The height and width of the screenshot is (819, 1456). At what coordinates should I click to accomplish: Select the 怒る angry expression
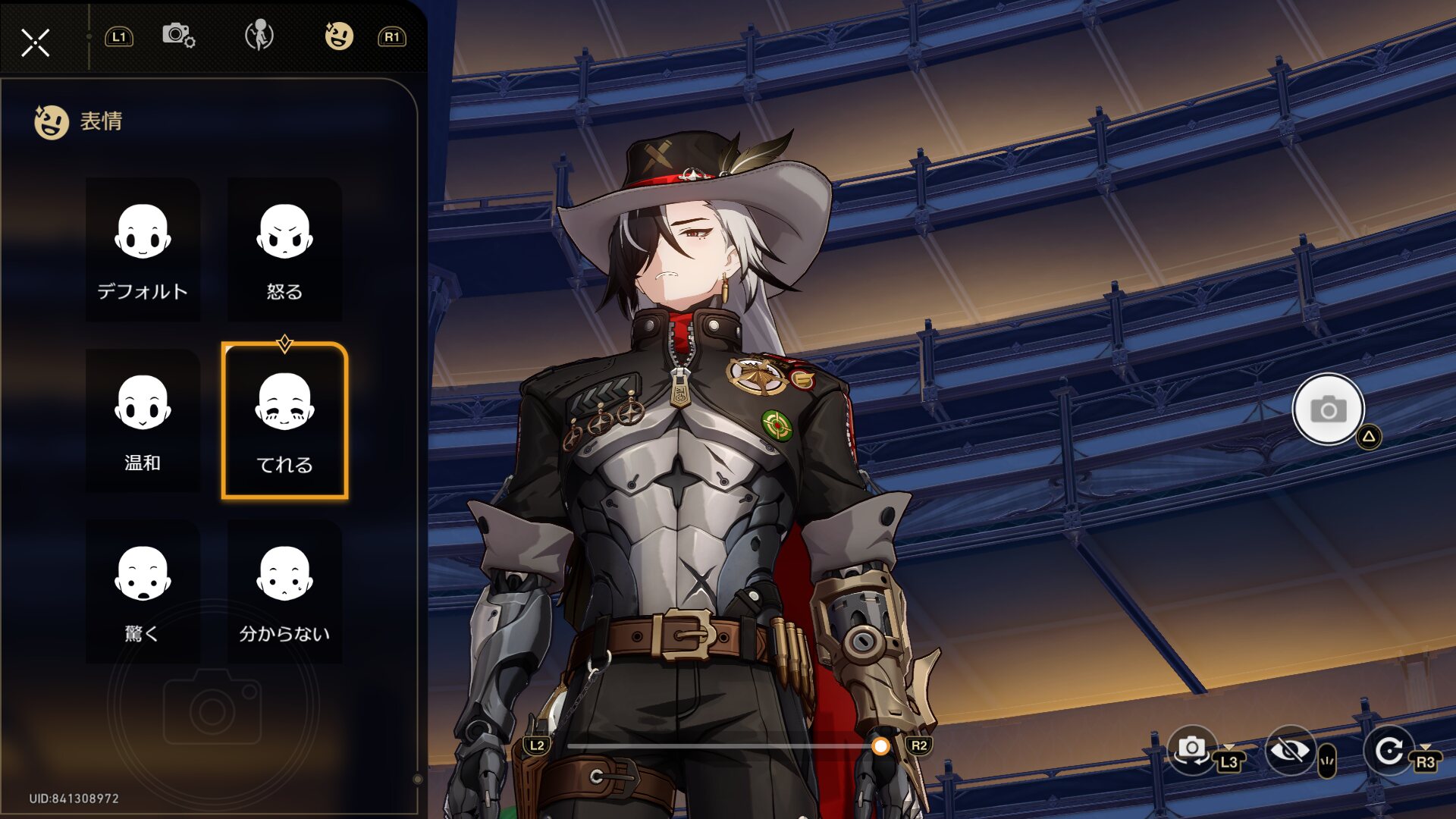click(x=284, y=249)
